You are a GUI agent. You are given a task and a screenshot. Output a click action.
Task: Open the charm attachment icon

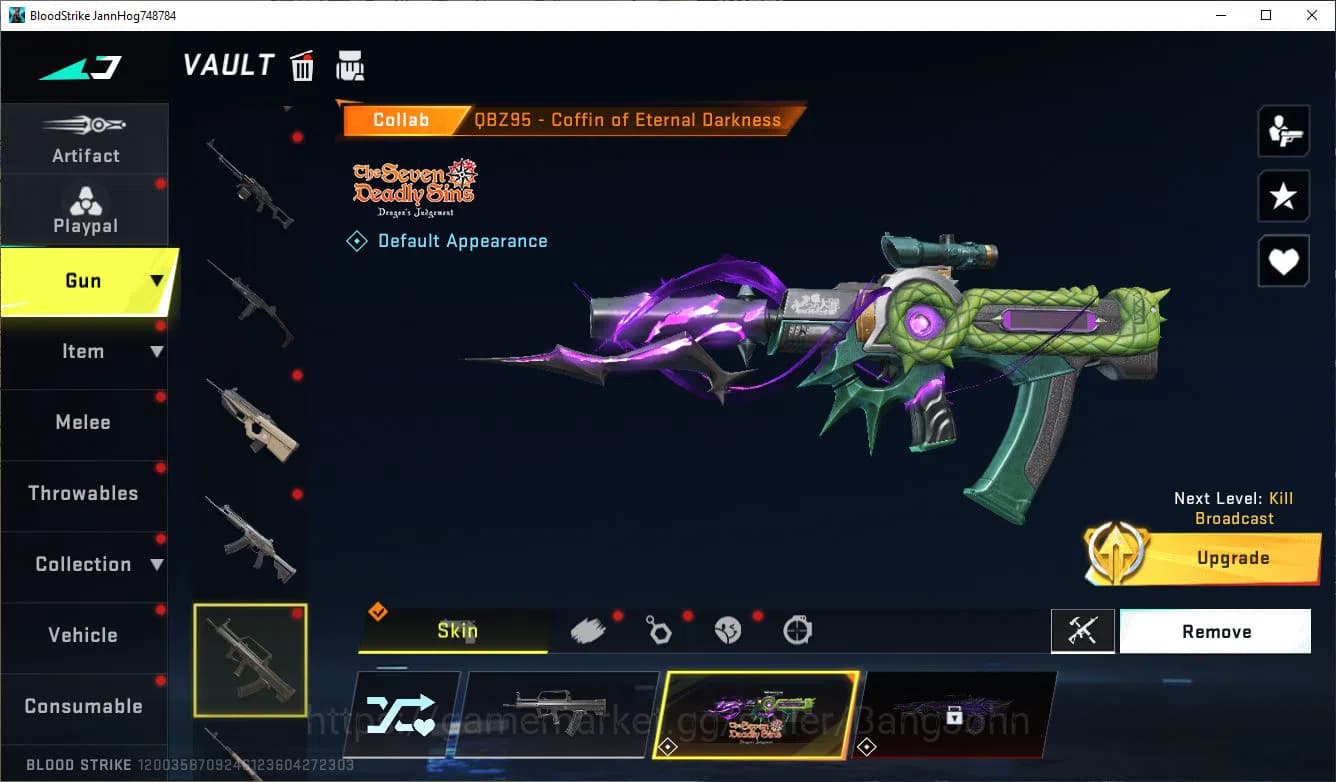659,630
